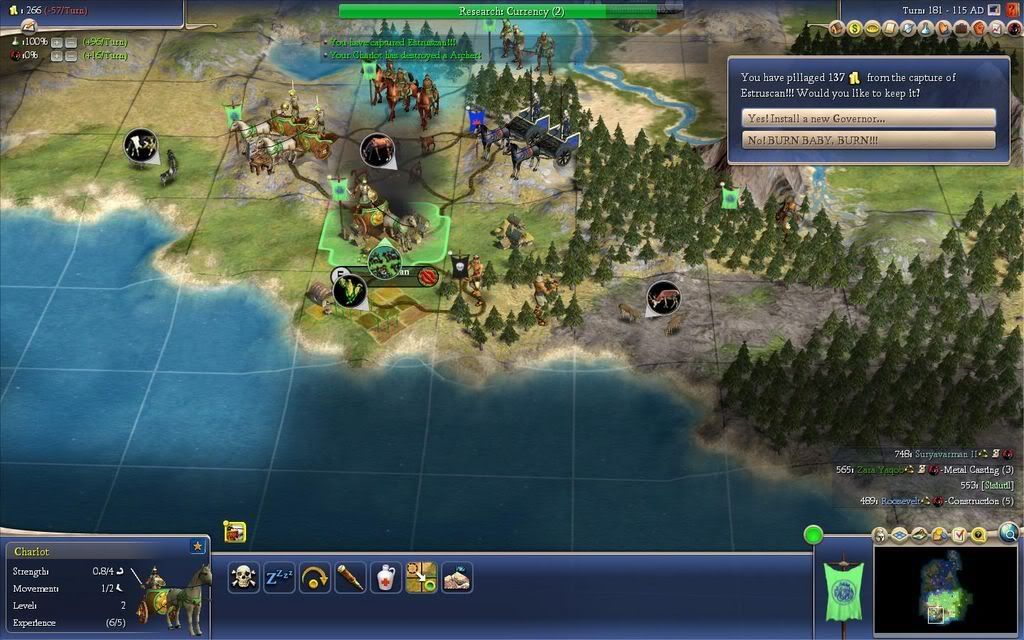Click the unit group icon above action bar

(235, 532)
